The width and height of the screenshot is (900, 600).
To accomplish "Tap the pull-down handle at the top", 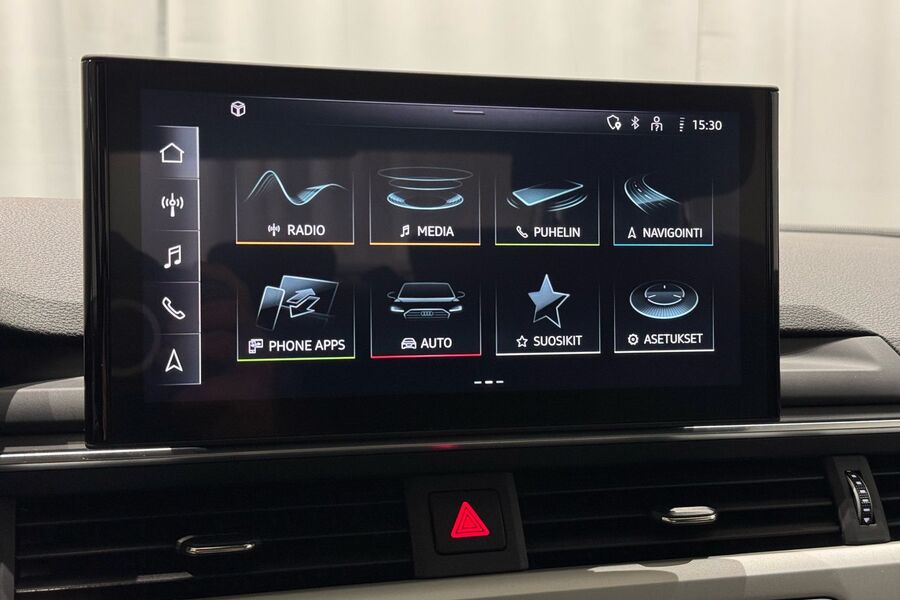I will click(468, 112).
